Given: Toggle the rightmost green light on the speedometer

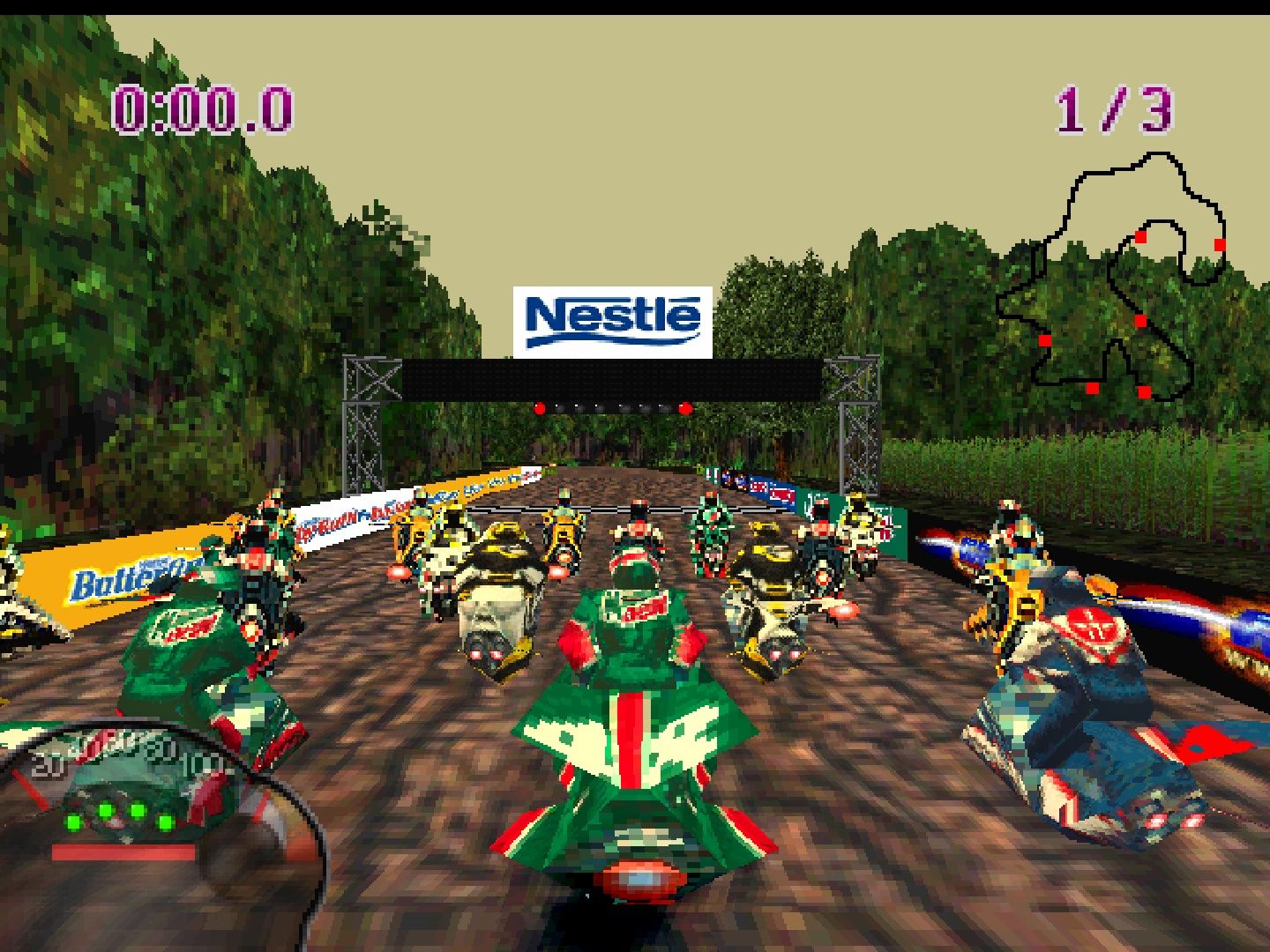Looking at the screenshot, I should coord(166,822).
